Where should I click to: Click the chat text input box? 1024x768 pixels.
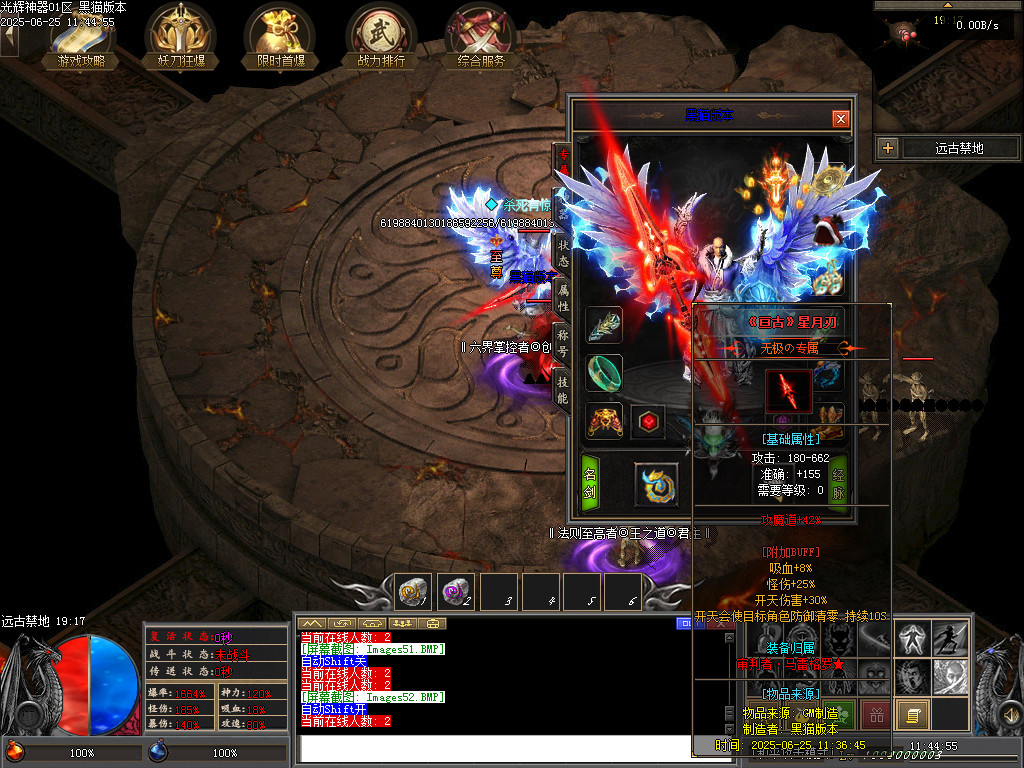pyautogui.click(x=490, y=747)
